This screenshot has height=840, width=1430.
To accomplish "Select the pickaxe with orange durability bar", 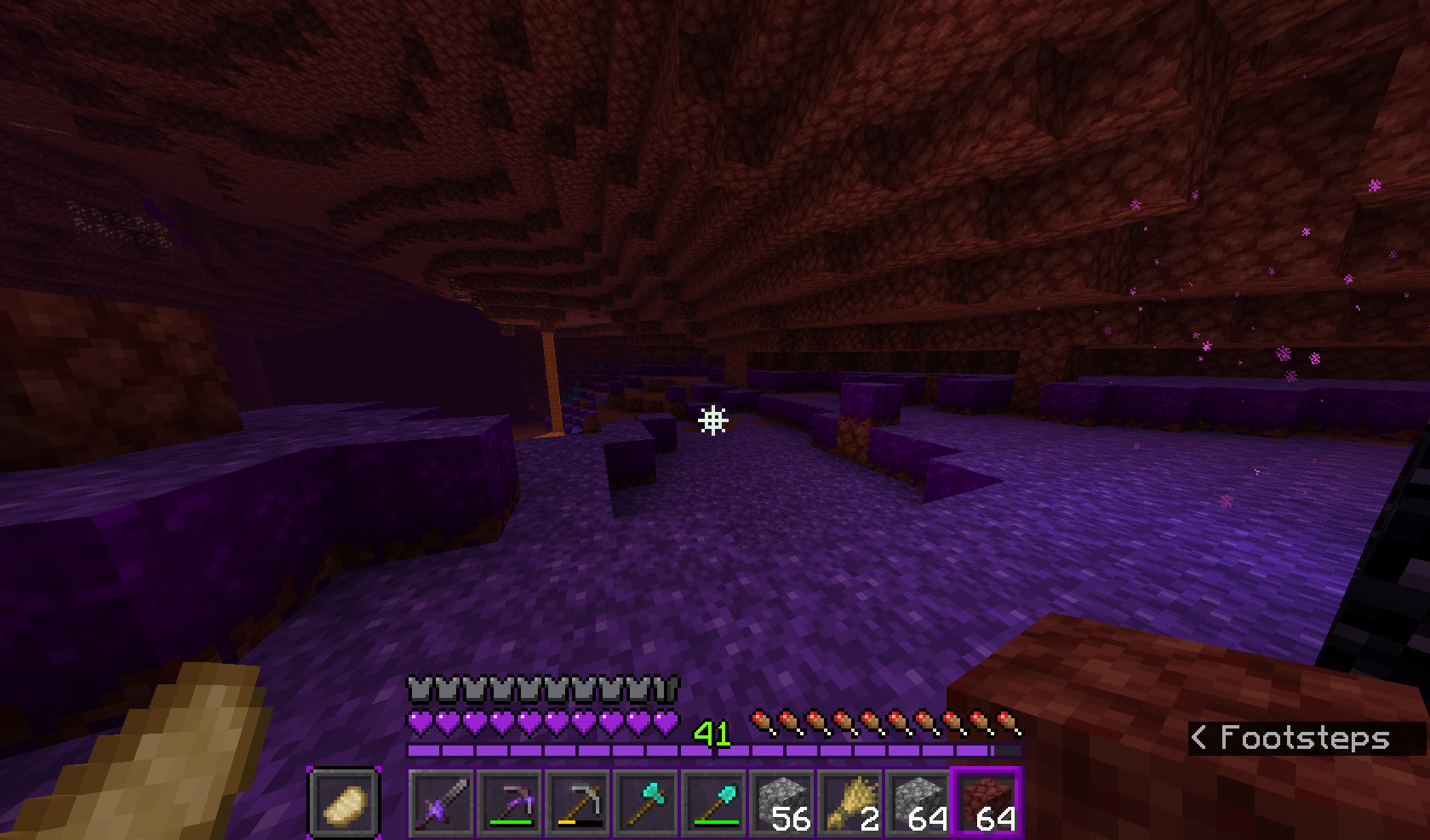I will (x=580, y=802).
